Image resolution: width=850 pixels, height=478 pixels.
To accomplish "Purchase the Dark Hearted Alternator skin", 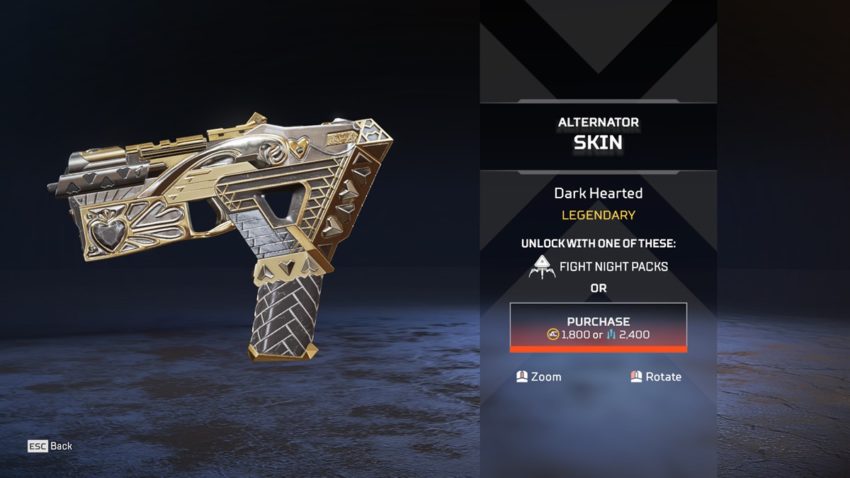I will (598, 327).
